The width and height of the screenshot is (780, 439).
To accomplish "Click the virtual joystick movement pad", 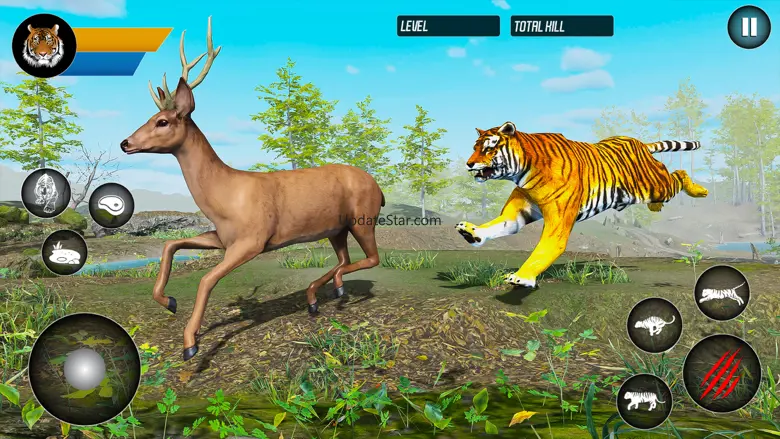I will [x=84, y=369].
